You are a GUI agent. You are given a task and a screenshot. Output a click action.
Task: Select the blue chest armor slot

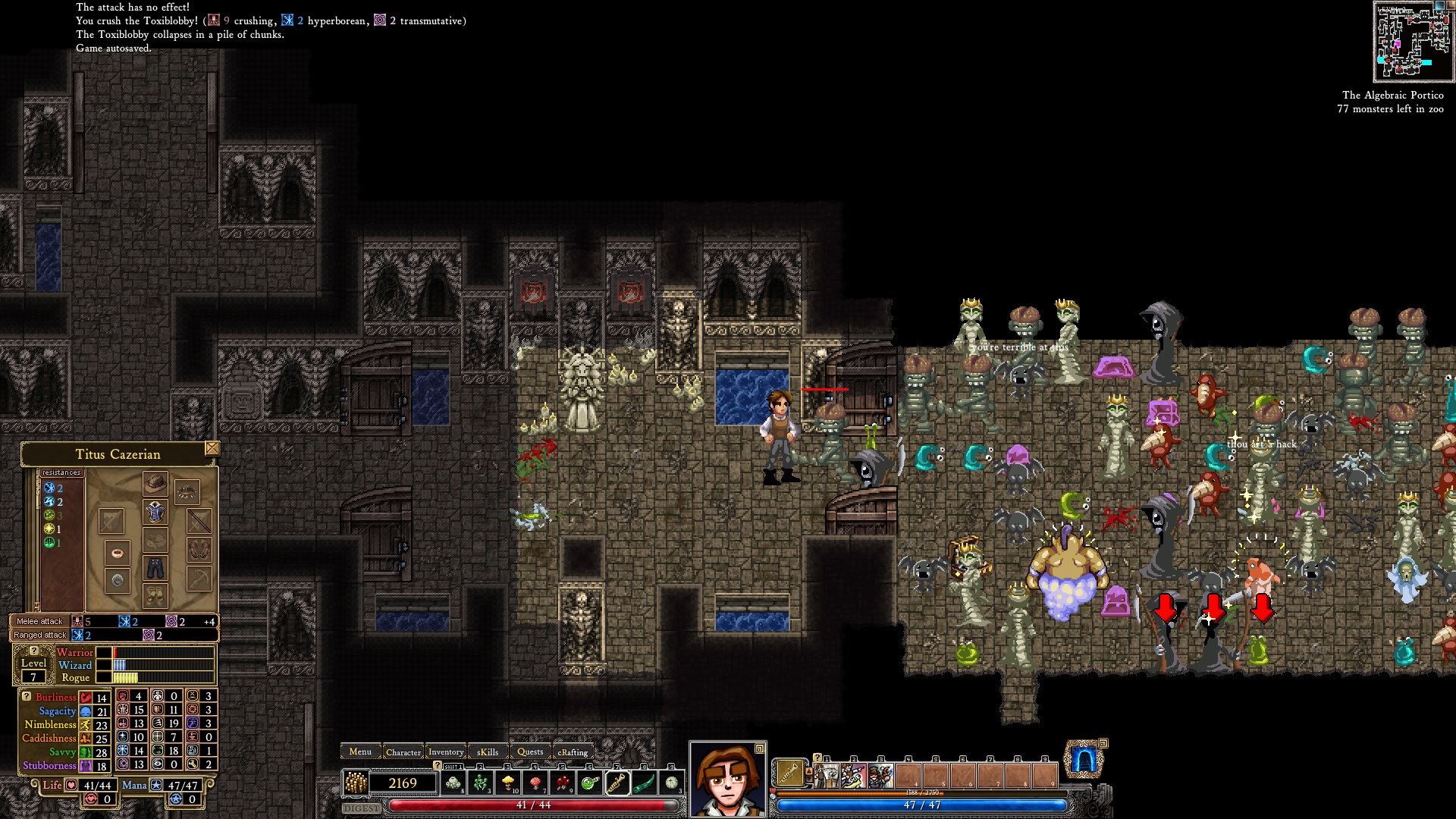pyautogui.click(x=155, y=512)
